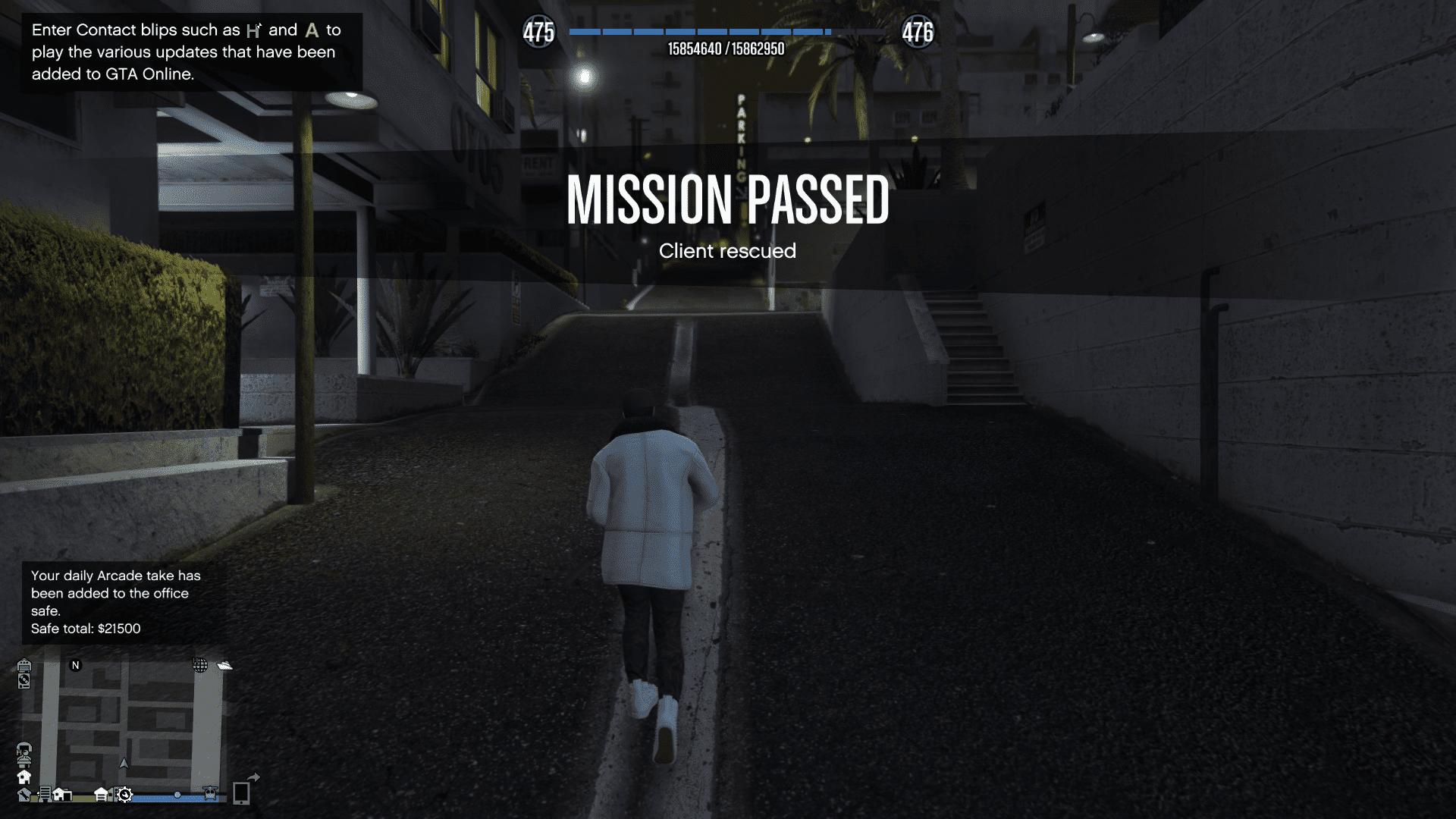The image size is (1456, 819).
Task: Select the gear-shaped mechanic blip
Action: coord(124,795)
